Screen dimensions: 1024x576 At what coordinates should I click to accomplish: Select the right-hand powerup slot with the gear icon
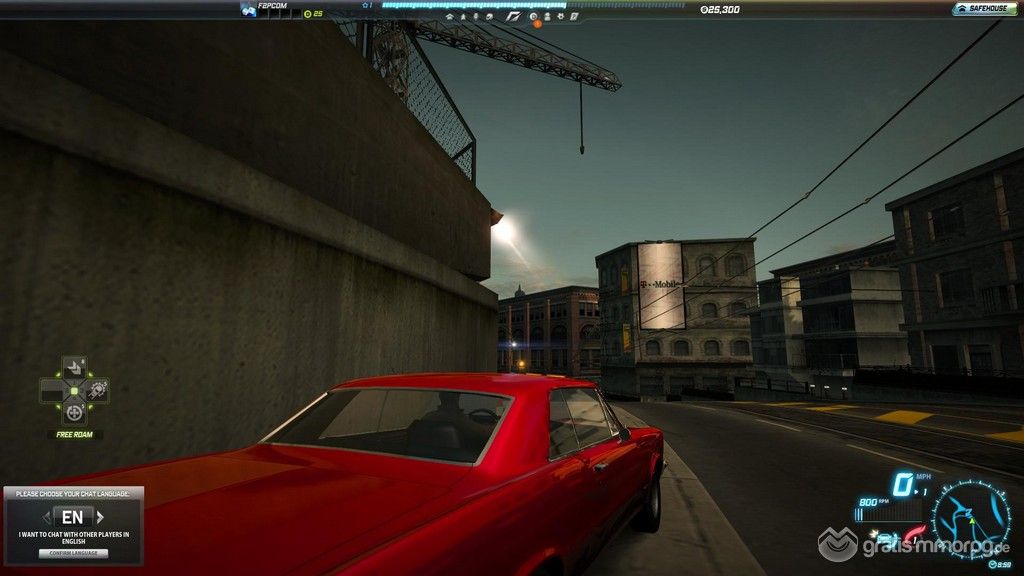97,390
